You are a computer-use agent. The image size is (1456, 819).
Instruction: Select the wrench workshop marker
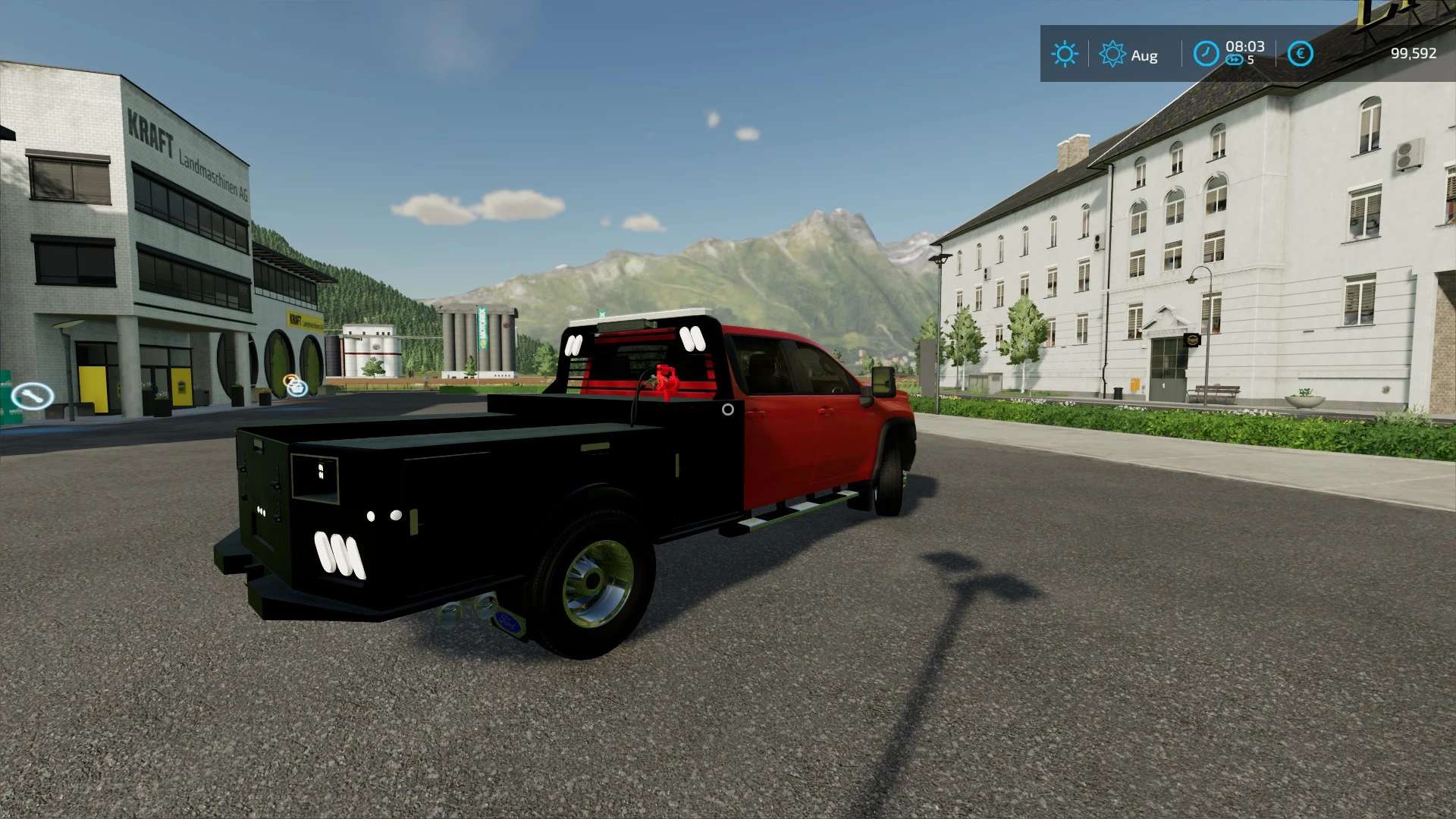click(32, 395)
